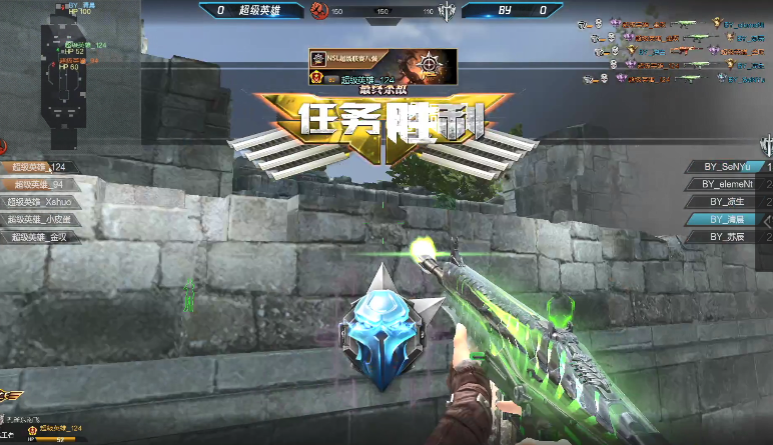The image size is (773, 445).
Task: Switch view to 超级英雄_小皮蛋
Action: click(40, 219)
